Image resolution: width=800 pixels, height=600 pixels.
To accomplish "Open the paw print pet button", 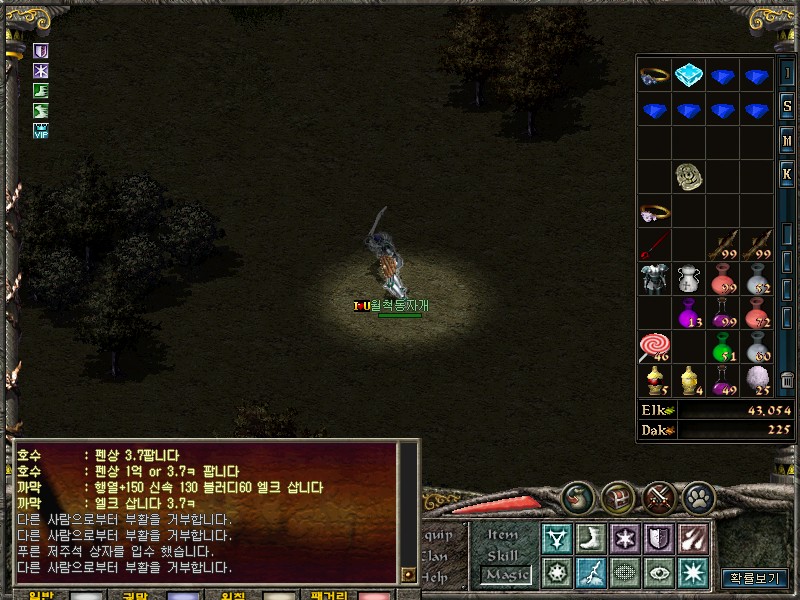I will (x=699, y=497).
